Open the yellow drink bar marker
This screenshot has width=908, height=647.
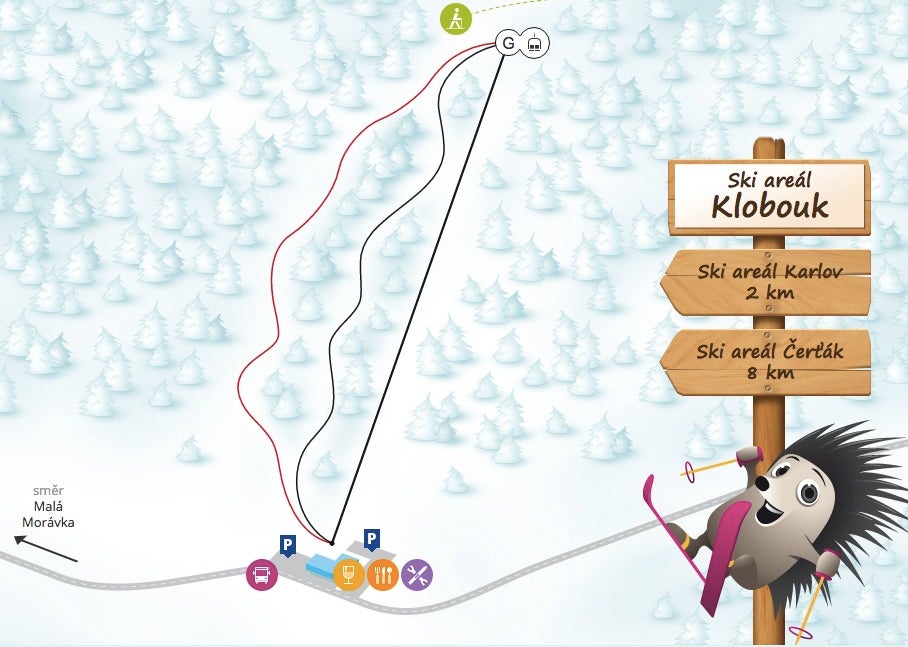pos(347,574)
